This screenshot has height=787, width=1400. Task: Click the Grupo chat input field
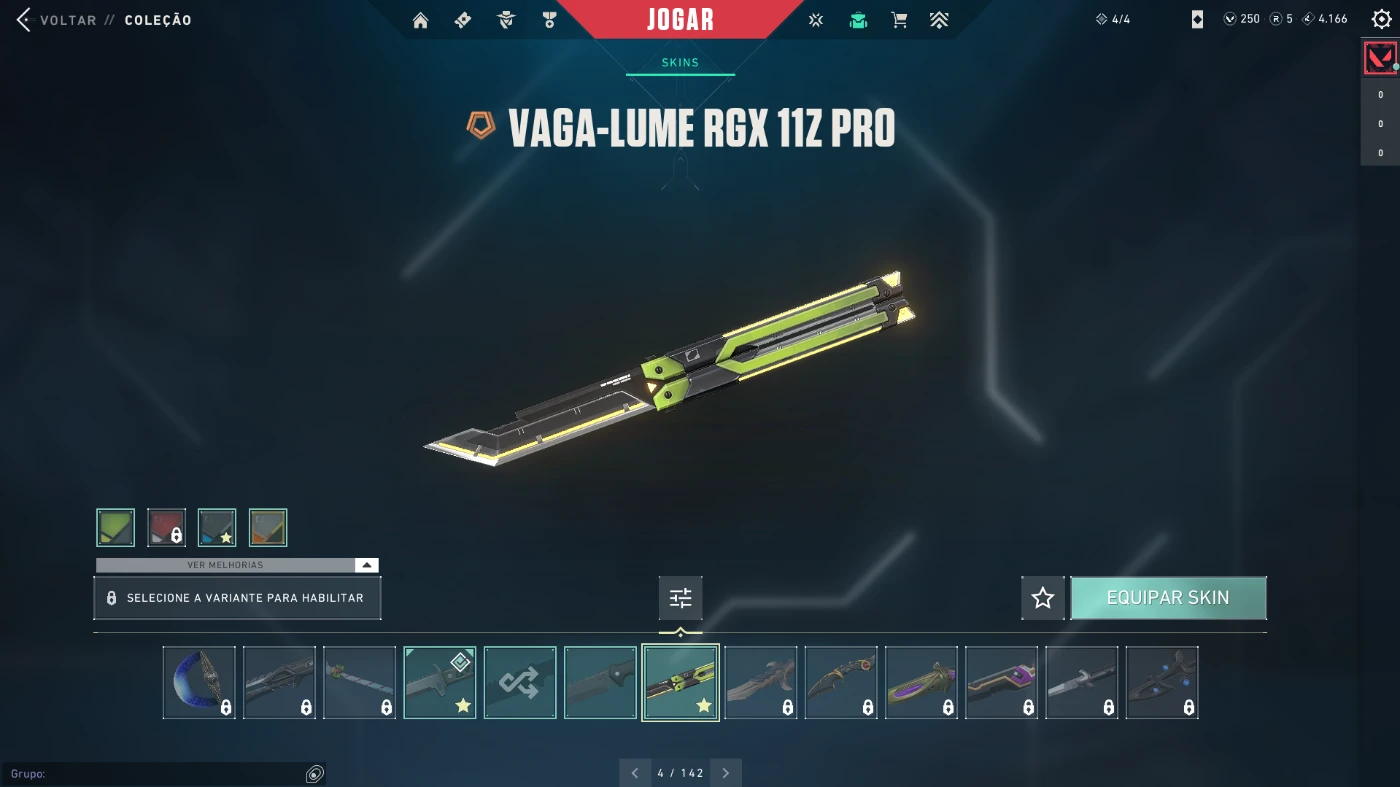click(150, 774)
